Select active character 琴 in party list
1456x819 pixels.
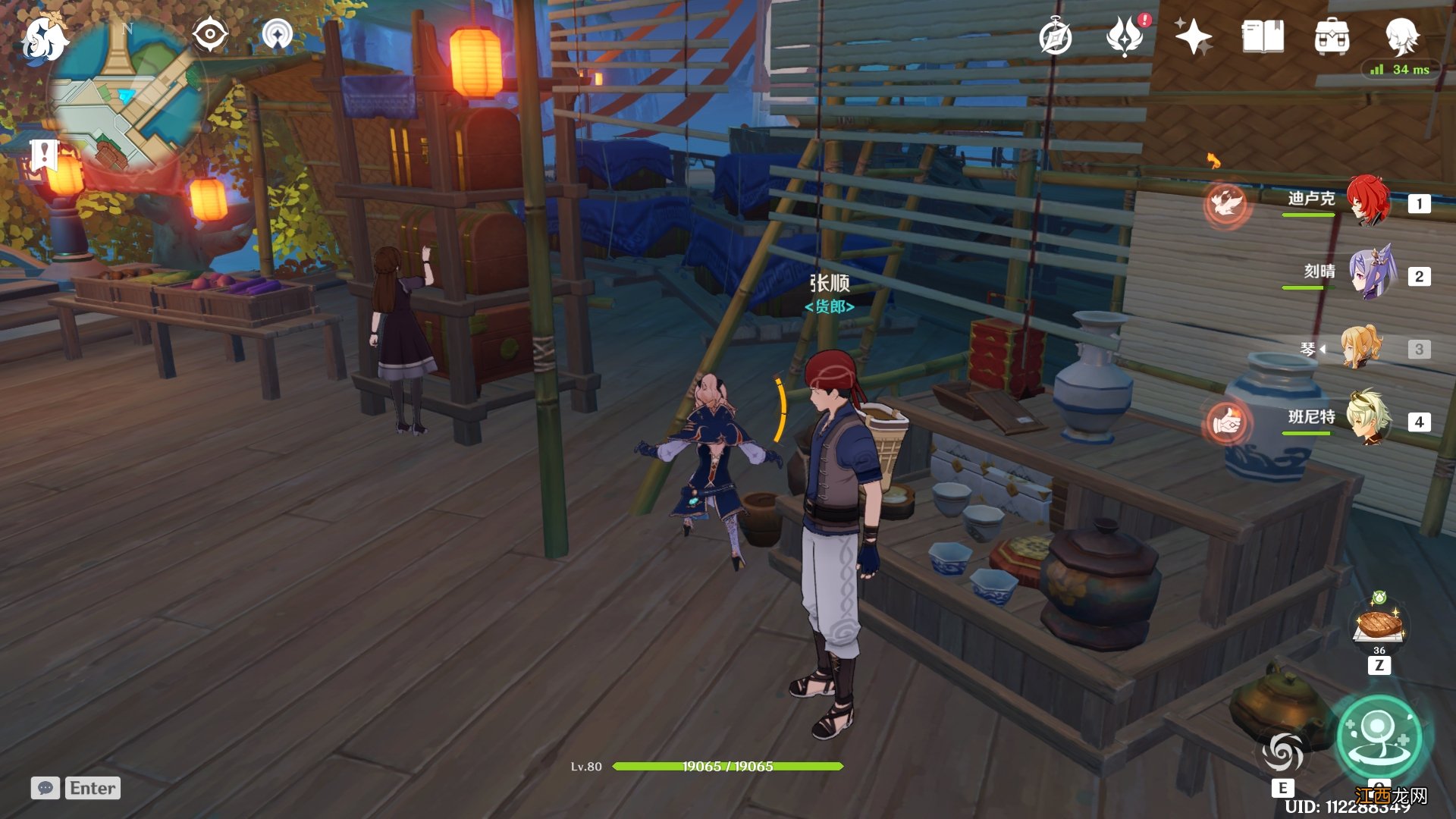point(1360,348)
